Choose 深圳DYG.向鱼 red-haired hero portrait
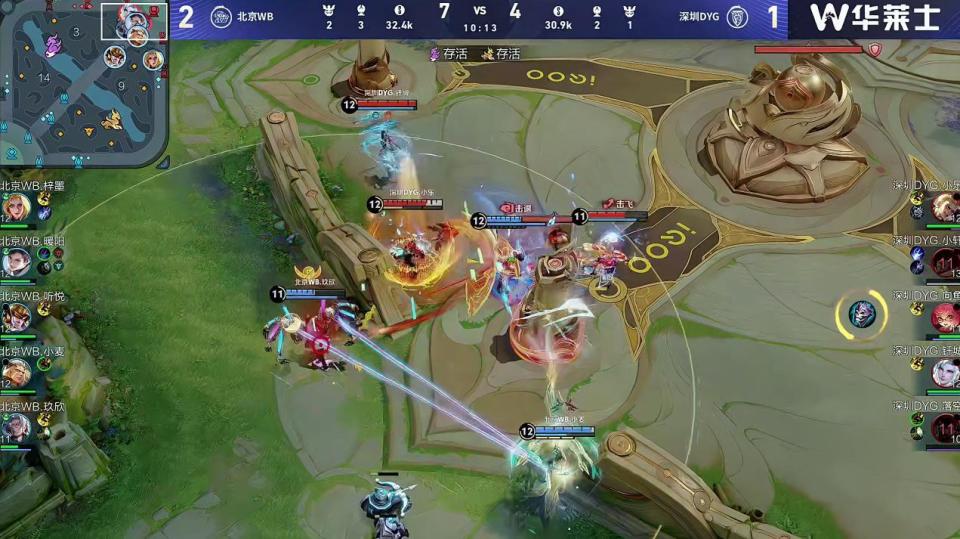The height and width of the screenshot is (539, 960). pyautogui.click(x=945, y=318)
